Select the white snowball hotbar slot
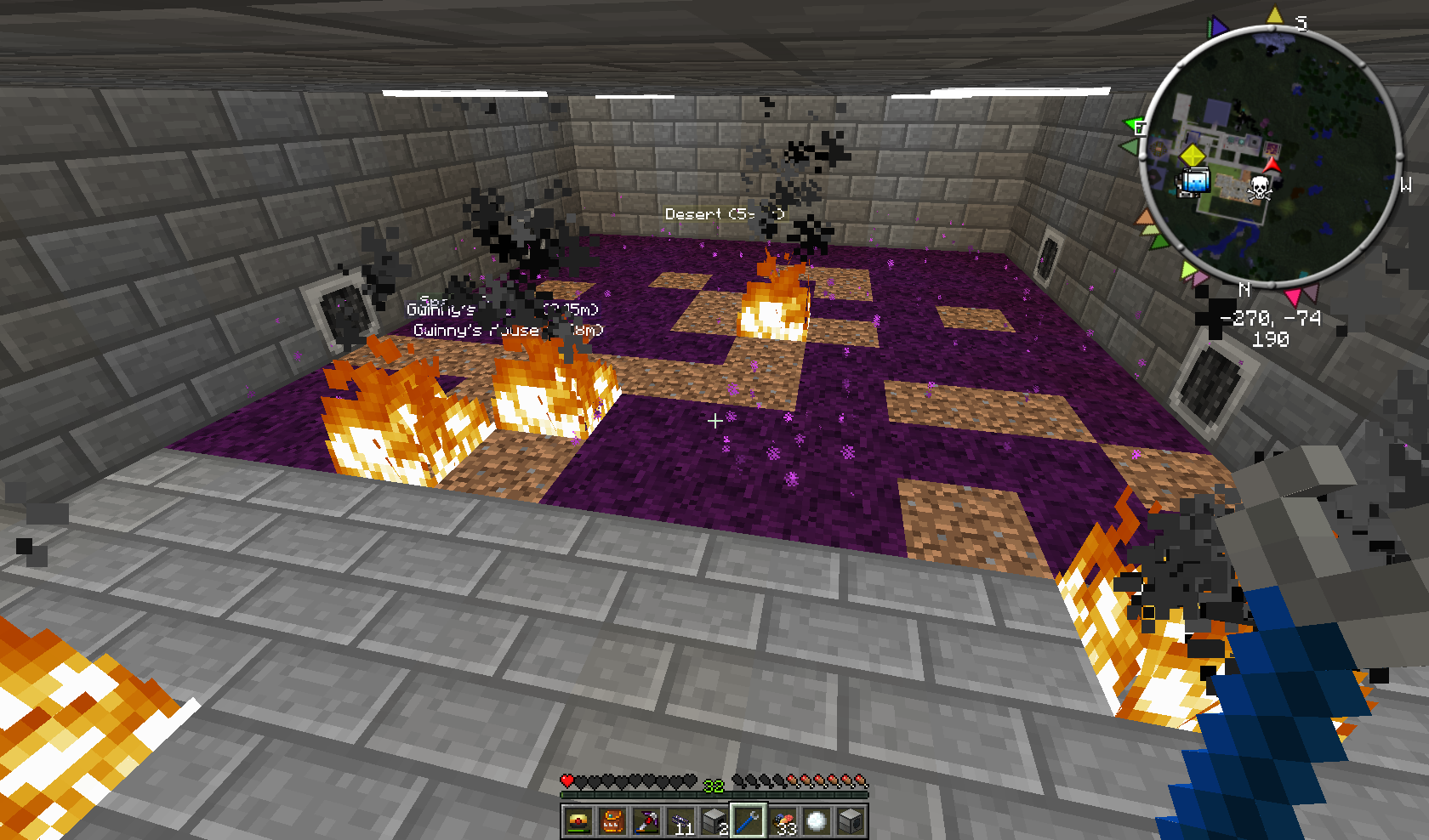Viewport: 1429px width, 840px height. click(817, 821)
